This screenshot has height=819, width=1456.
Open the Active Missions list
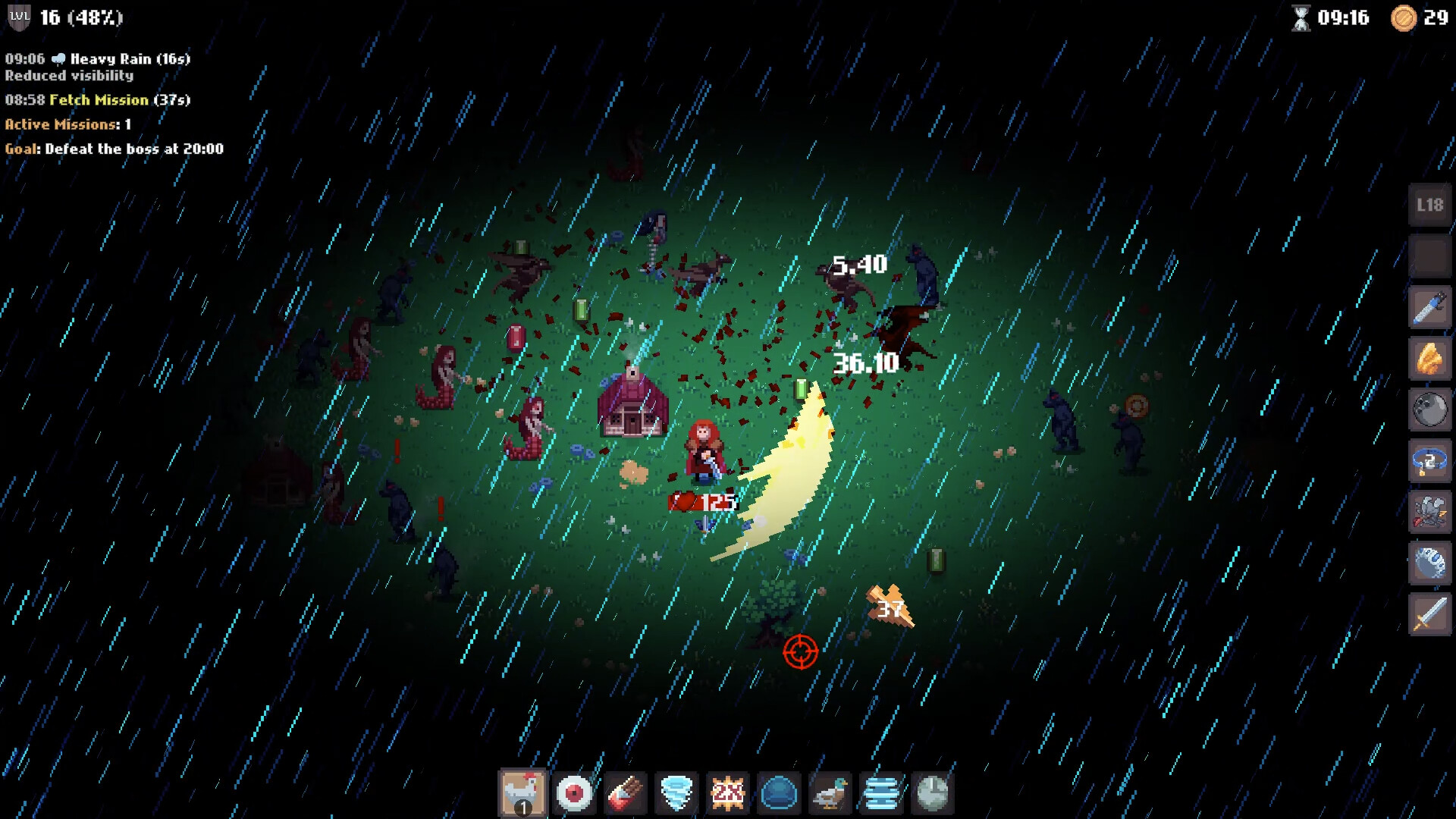[68, 124]
